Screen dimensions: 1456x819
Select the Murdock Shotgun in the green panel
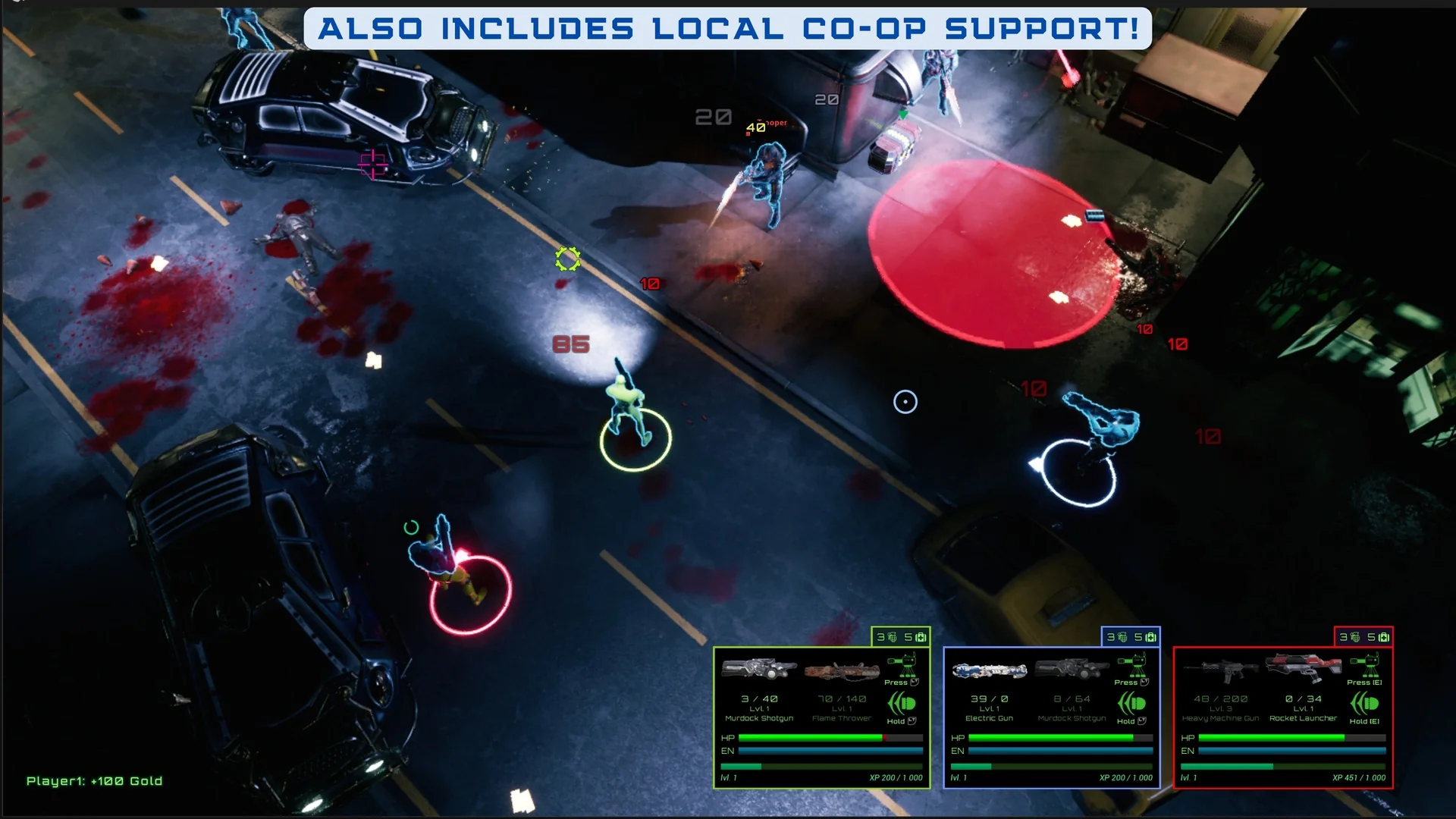[x=758, y=669]
